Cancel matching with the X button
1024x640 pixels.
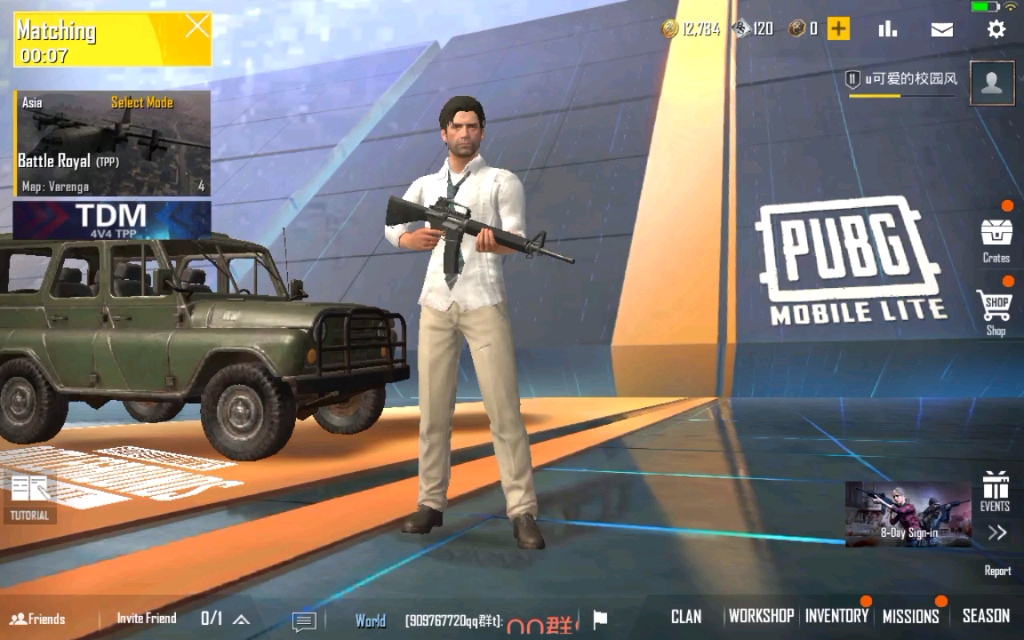click(x=197, y=26)
